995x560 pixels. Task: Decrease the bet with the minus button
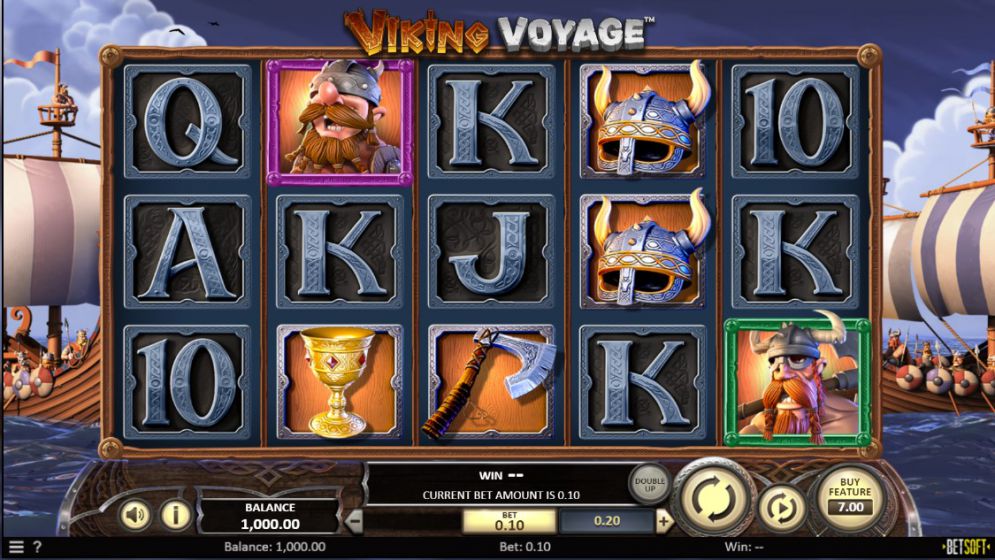click(355, 521)
